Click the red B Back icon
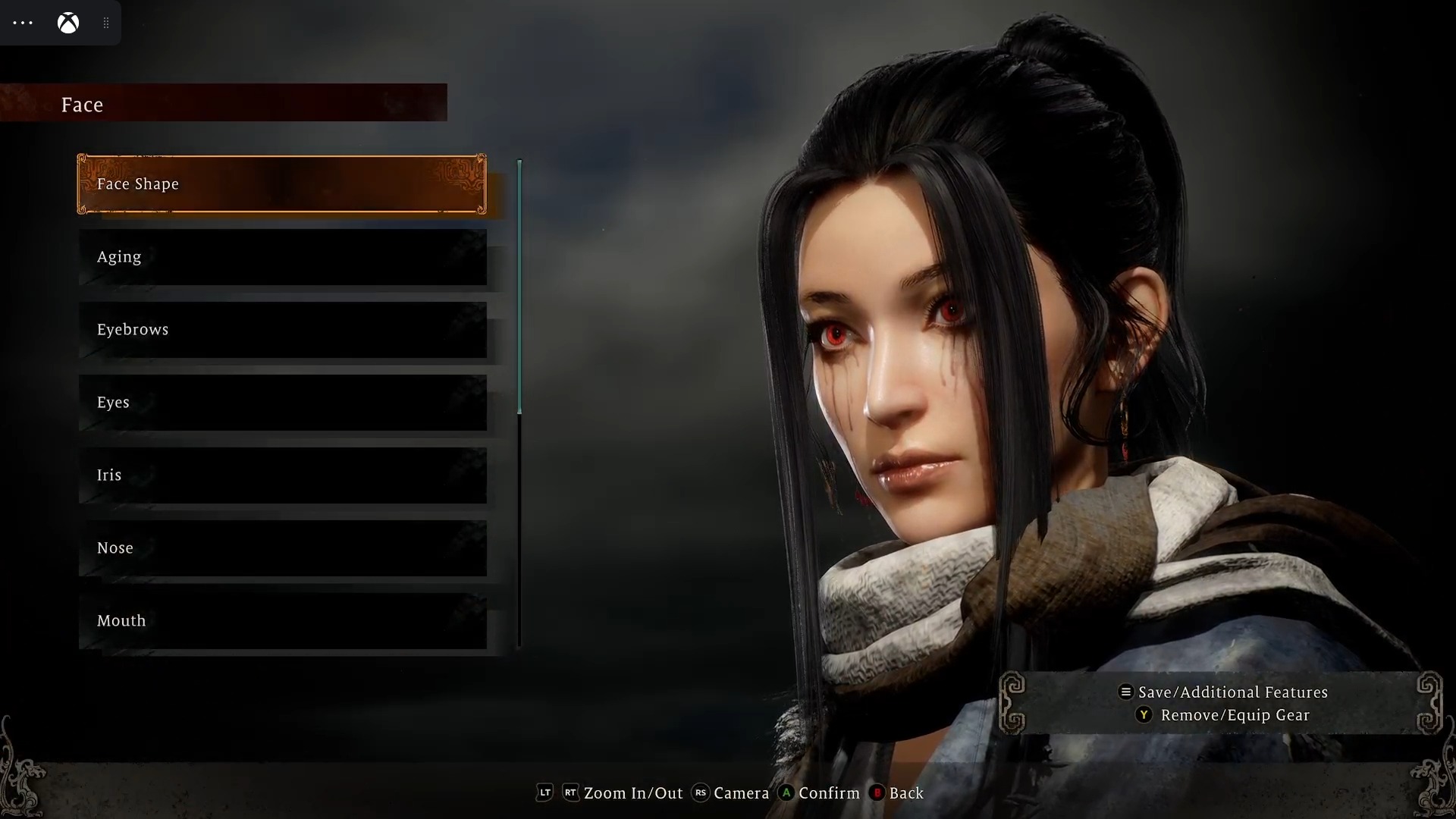 (x=877, y=793)
